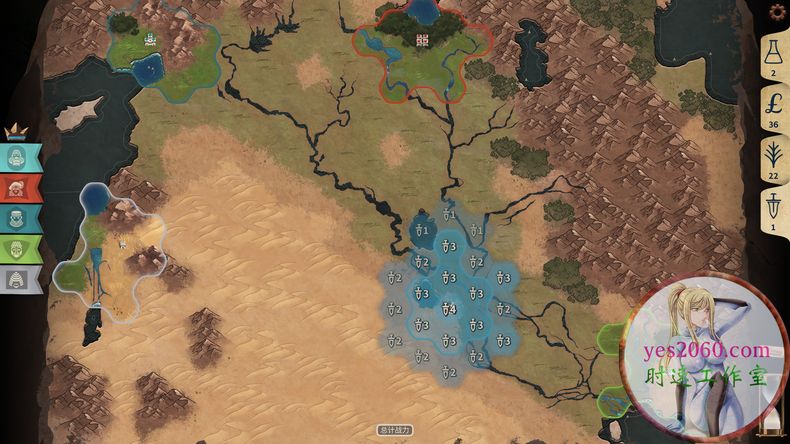Select the grey beehive faction banner

pos(20,278)
